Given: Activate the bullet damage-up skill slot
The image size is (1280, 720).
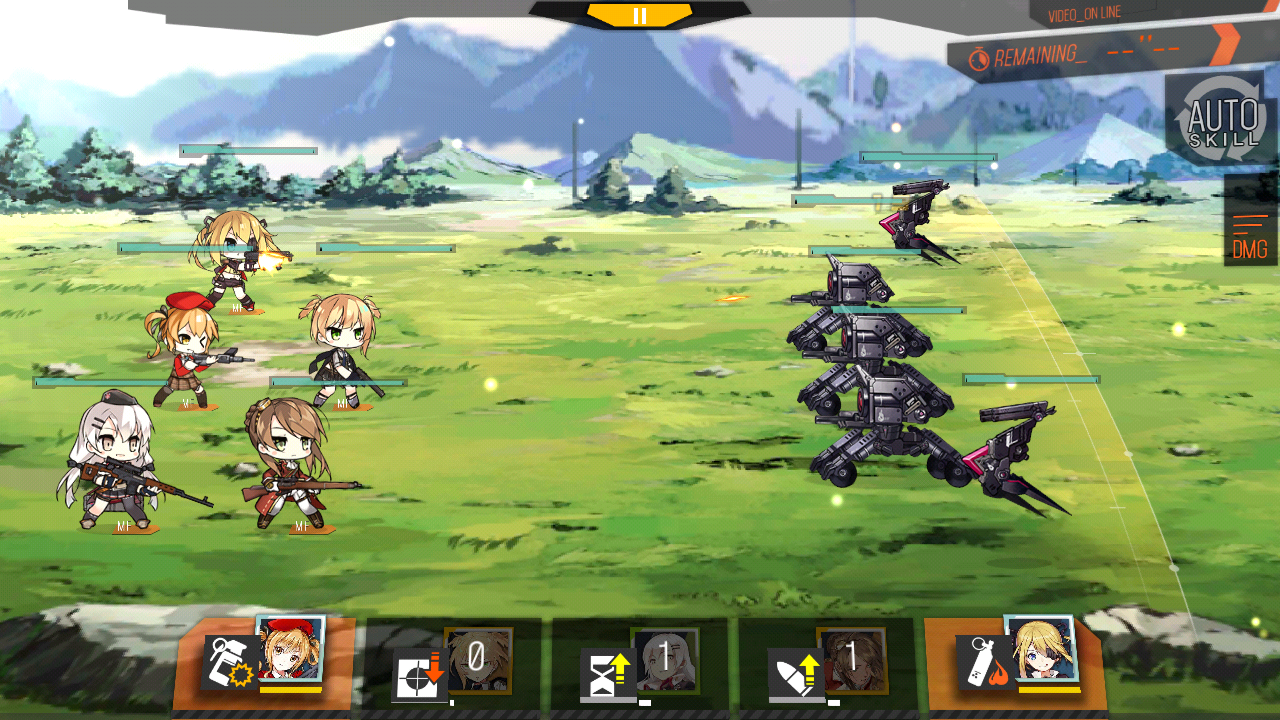Looking at the screenshot, I should click(x=826, y=665).
